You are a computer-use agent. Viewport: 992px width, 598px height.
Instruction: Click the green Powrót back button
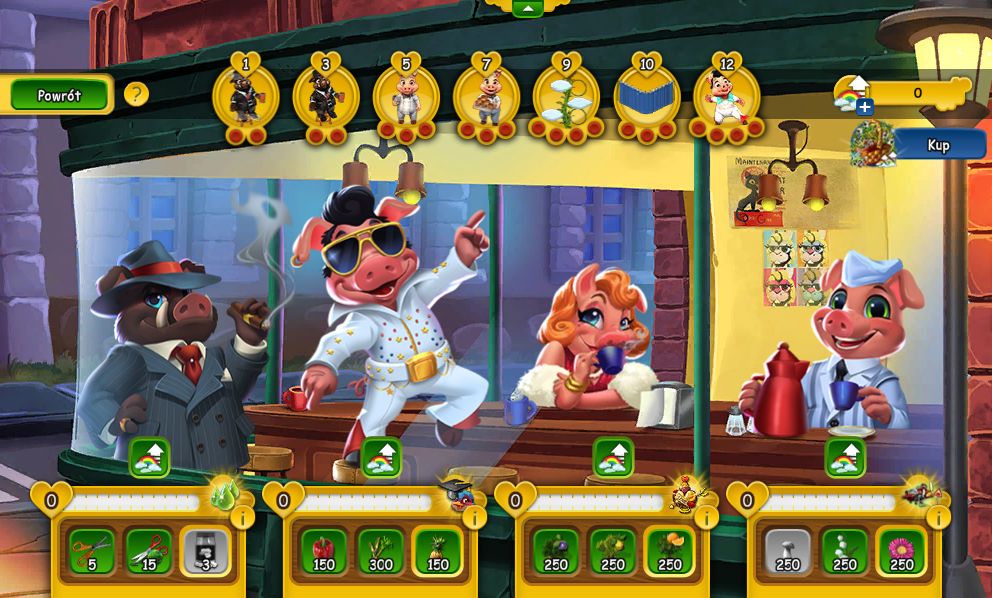(x=59, y=95)
